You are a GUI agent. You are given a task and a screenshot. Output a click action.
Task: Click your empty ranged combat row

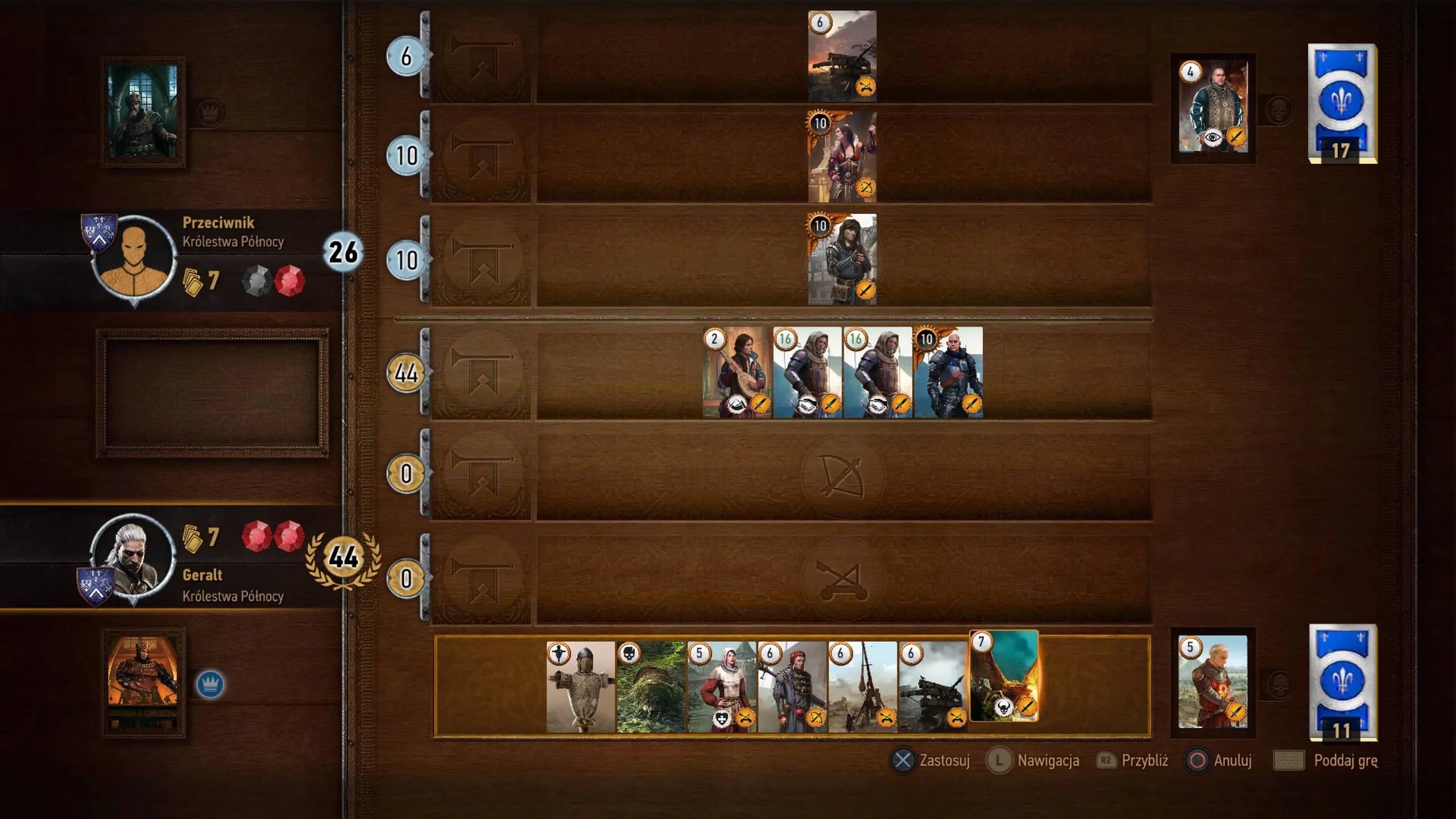click(843, 475)
